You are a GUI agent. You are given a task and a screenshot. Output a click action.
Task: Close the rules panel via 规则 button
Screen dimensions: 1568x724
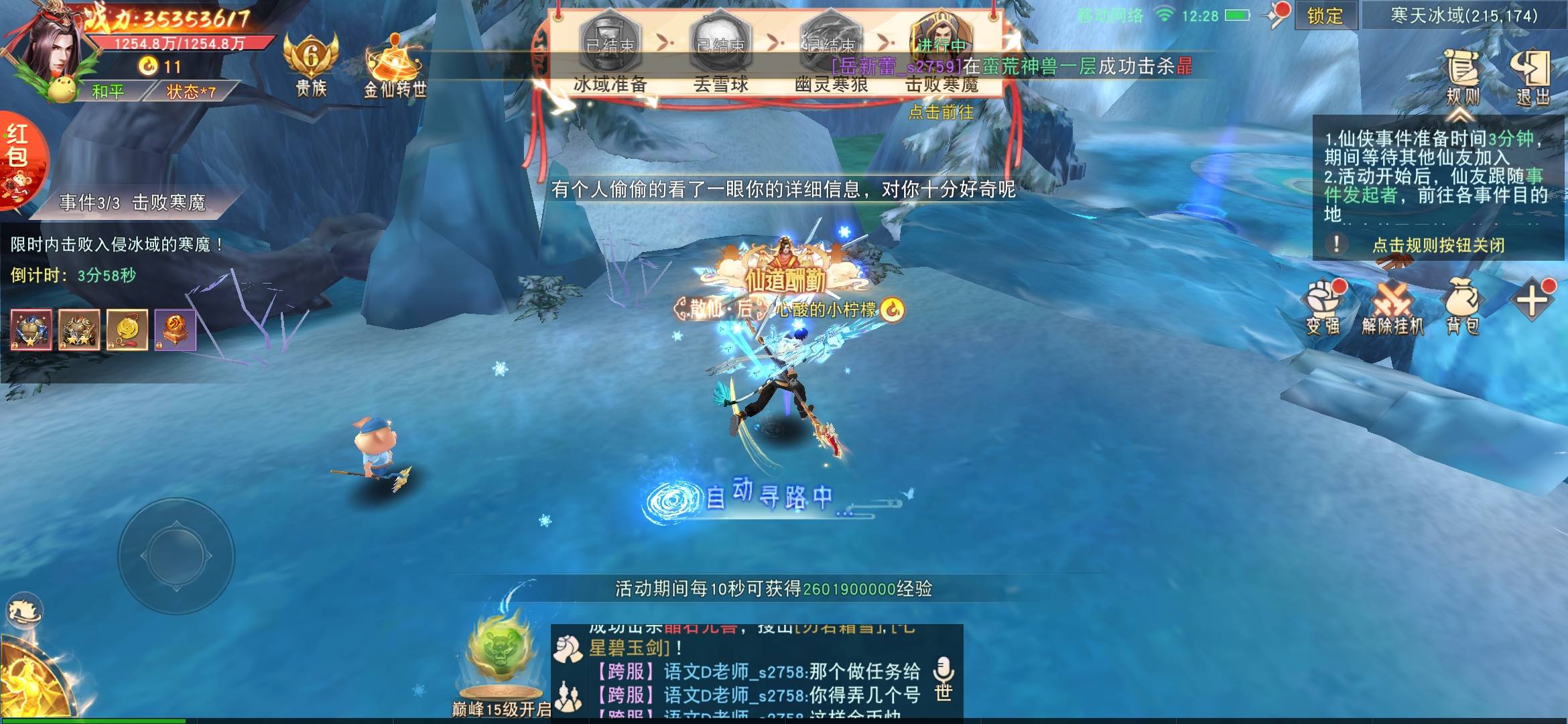(x=1462, y=77)
